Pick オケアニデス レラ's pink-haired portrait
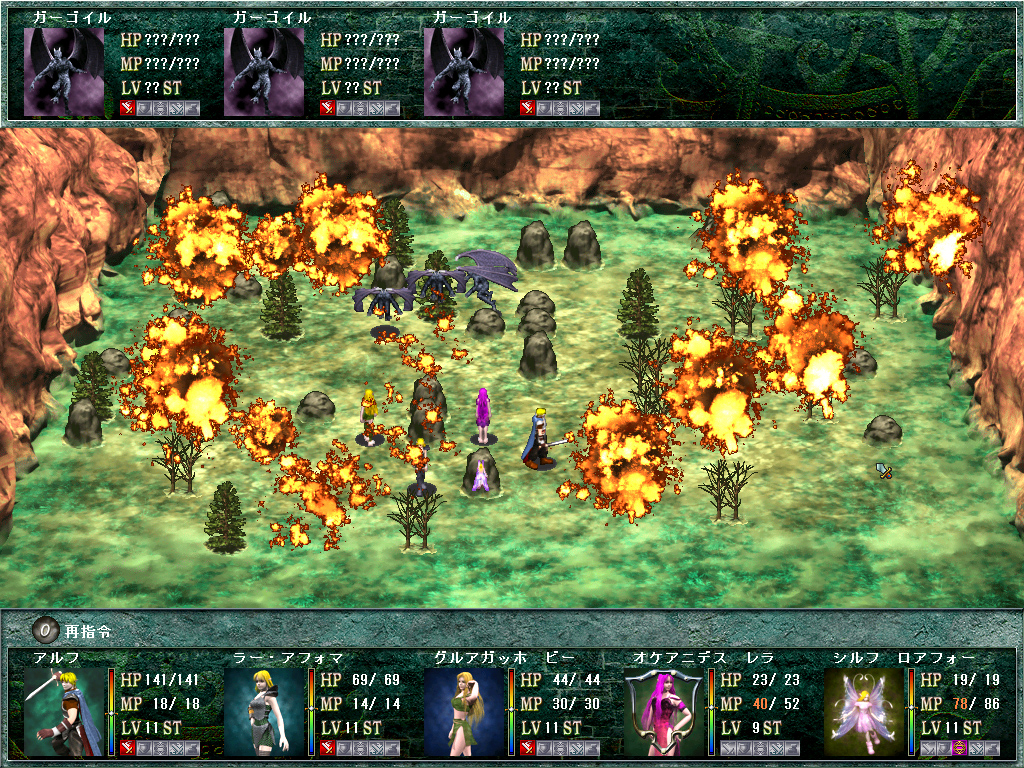Screen dimensions: 1024x768 (663, 711)
